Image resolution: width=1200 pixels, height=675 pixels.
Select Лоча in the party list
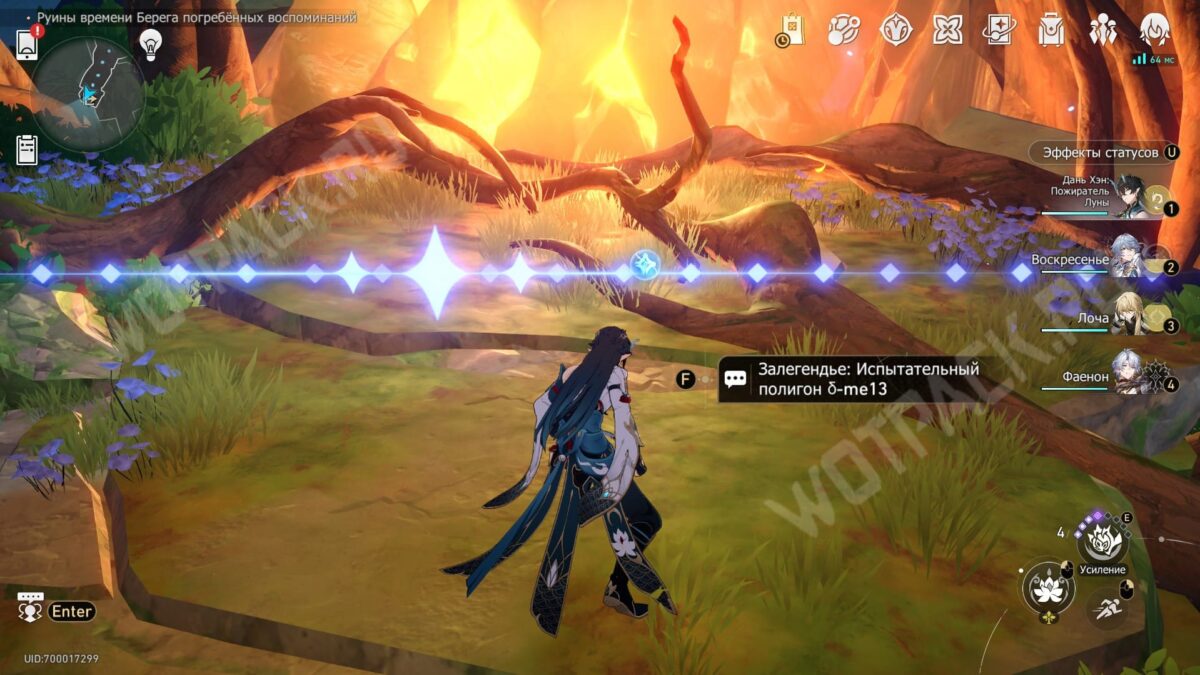(1134, 318)
